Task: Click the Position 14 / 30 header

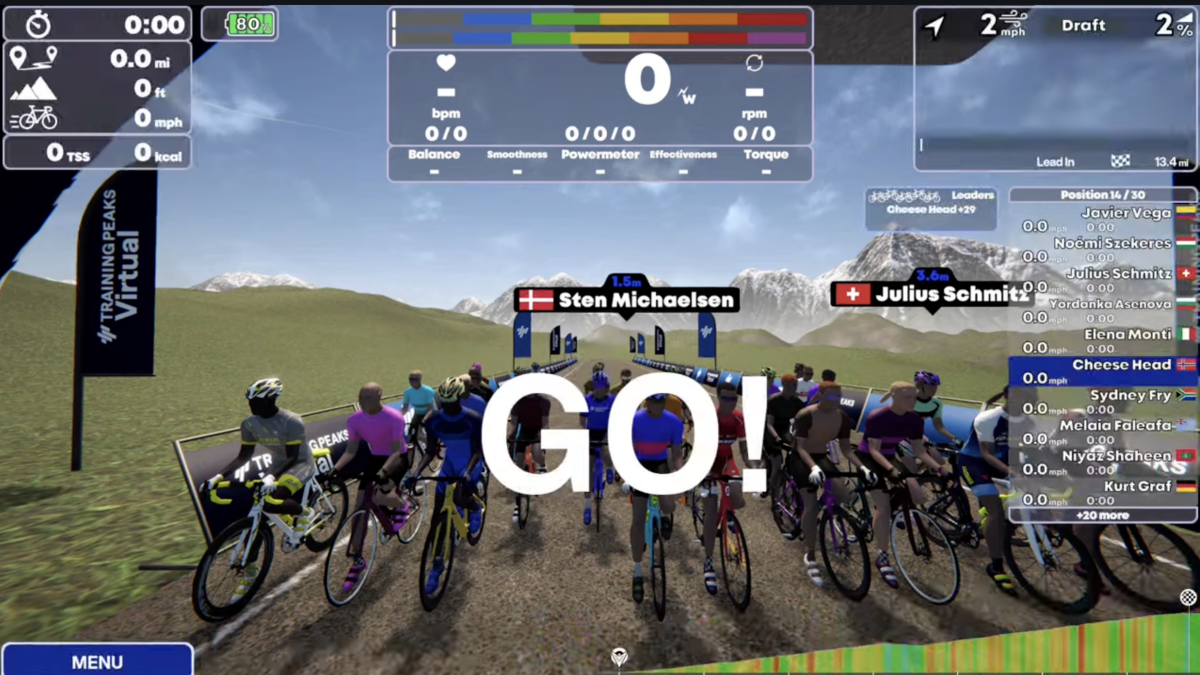Action: click(x=1102, y=194)
